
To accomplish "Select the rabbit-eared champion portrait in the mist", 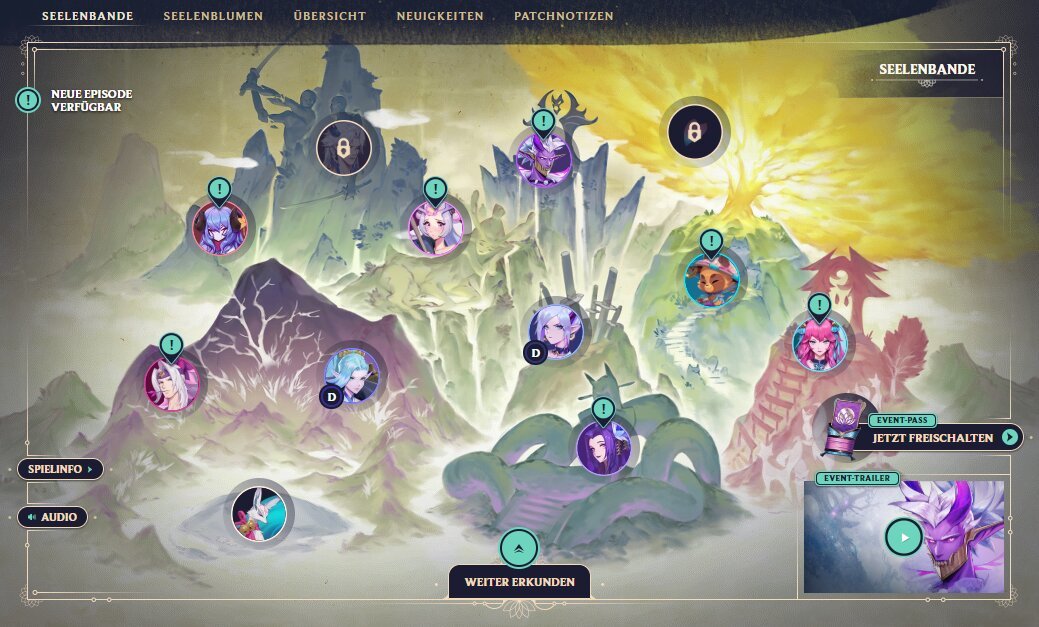I will (259, 514).
